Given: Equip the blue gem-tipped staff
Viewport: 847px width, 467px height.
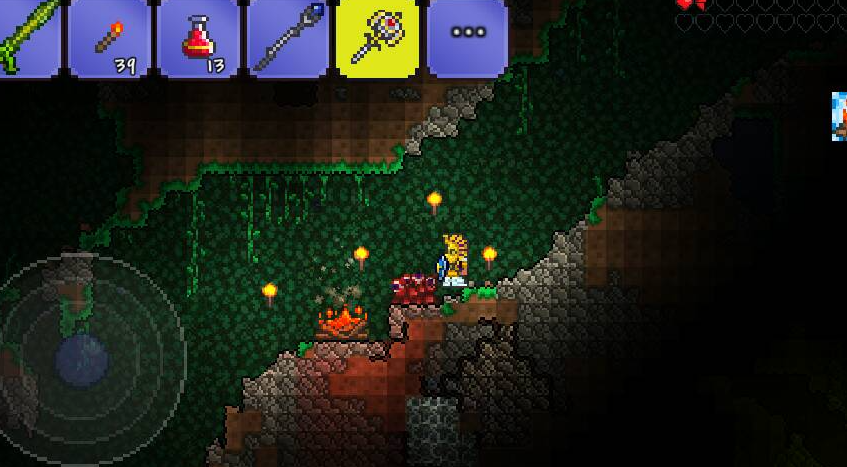Looking at the screenshot, I should click(x=287, y=38).
